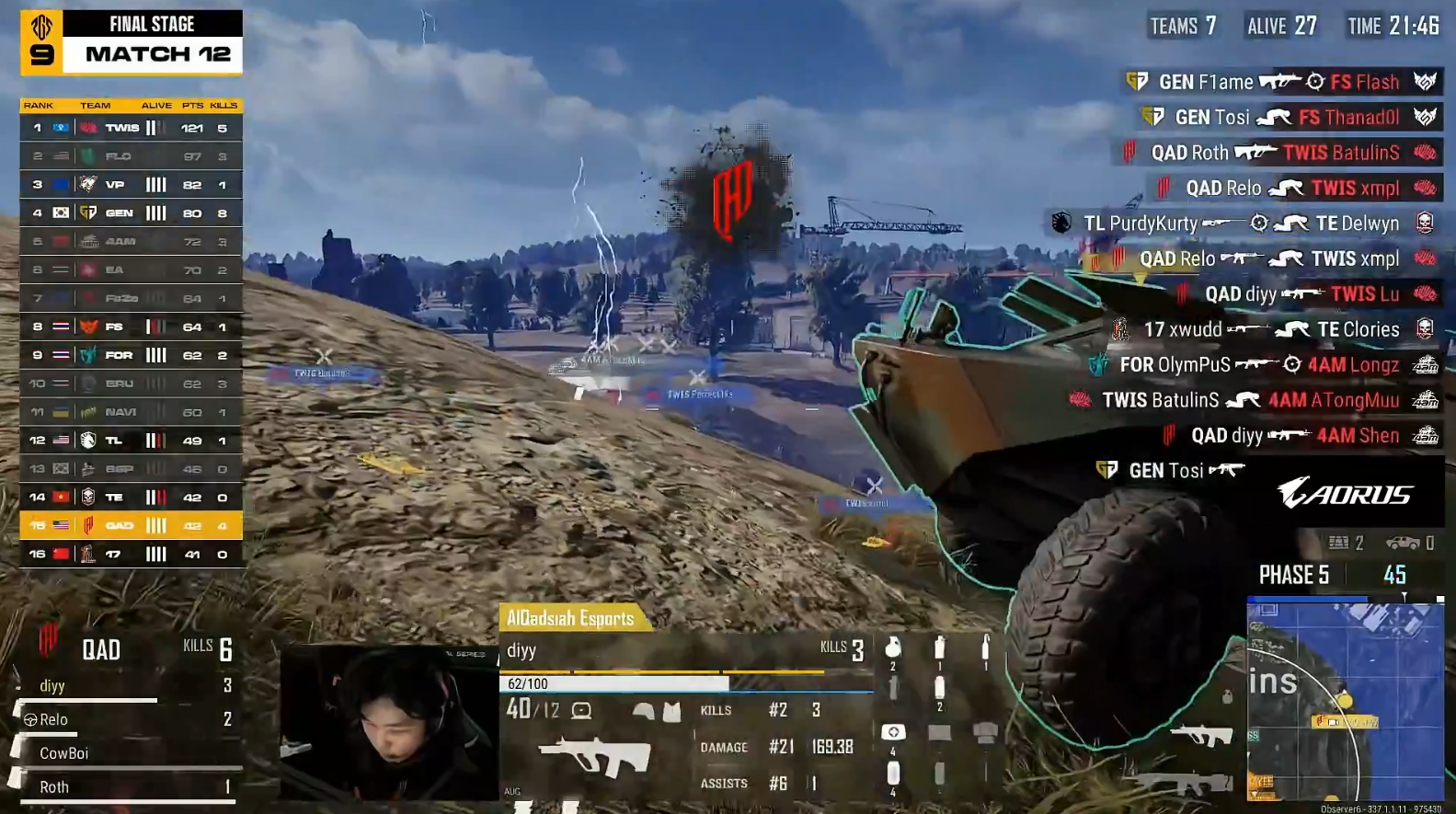Choose the VP team row in rankings
Screen dimensions: 1456x814
point(131,185)
